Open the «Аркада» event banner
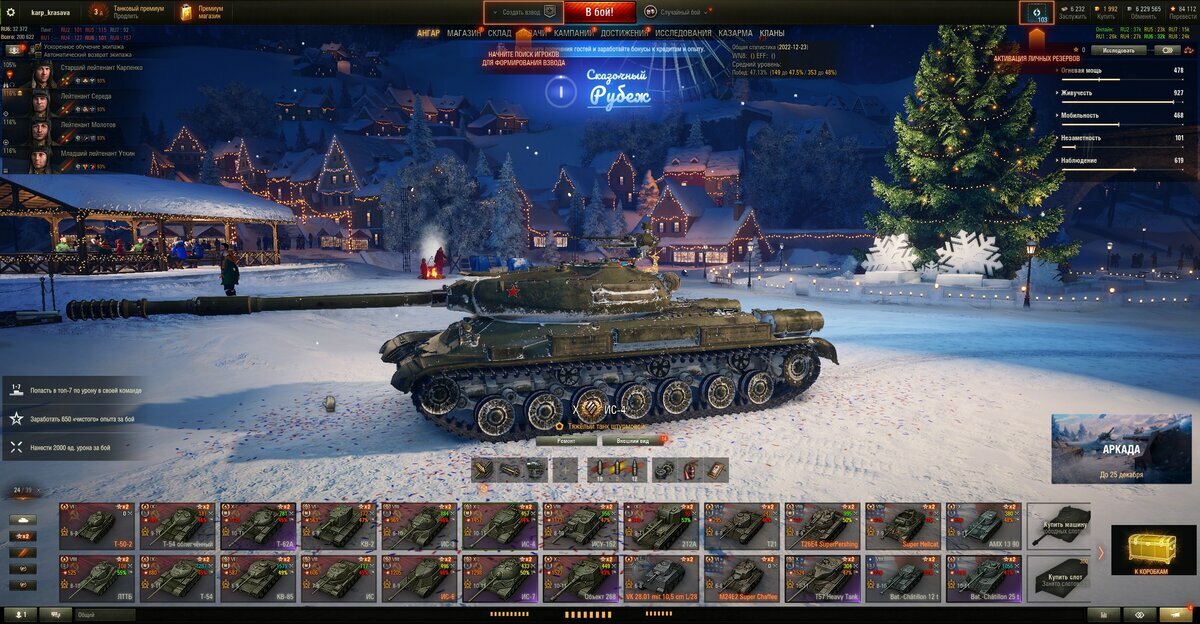This screenshot has height=624, width=1200. click(x=1107, y=449)
